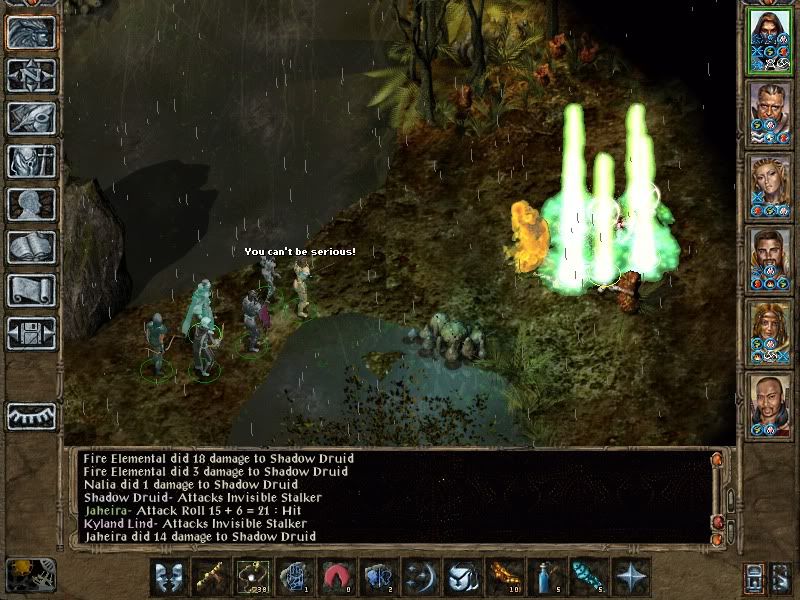The width and height of the screenshot is (800, 600).
Task: Open the inventory screen button
Action: 31,161
